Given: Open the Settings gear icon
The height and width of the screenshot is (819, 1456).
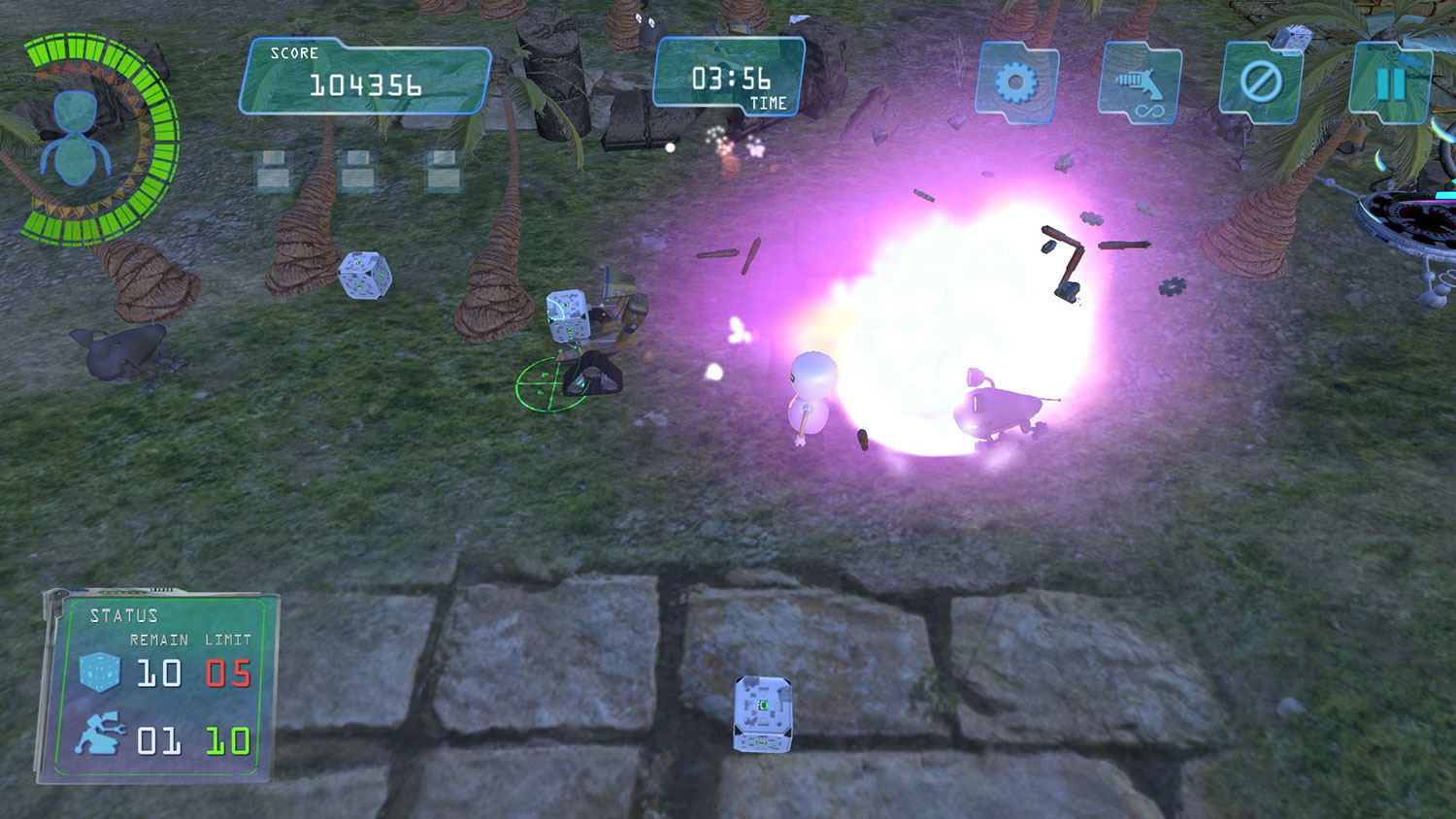Looking at the screenshot, I should 1016,82.
